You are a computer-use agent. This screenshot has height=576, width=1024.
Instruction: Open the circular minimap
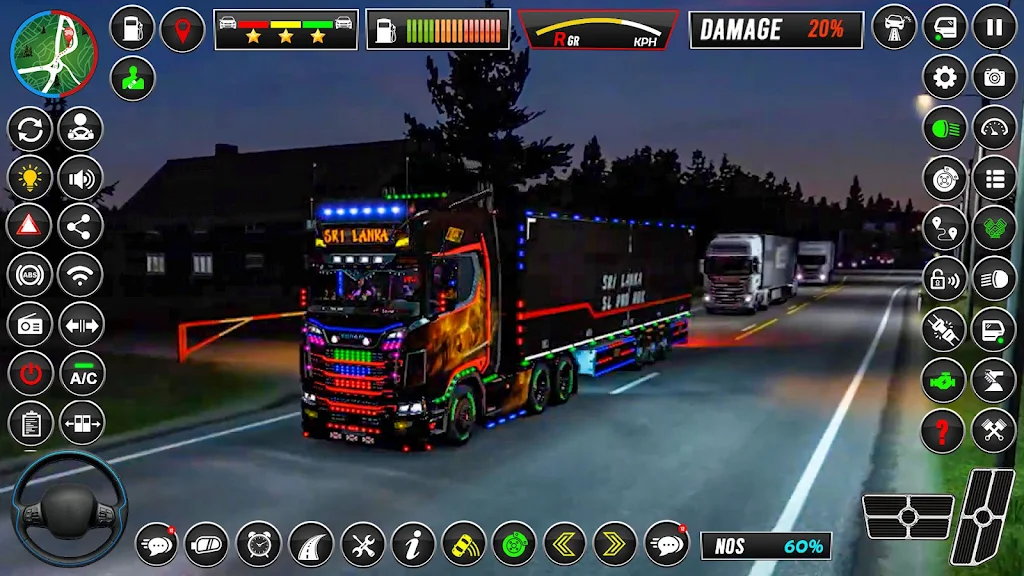pos(54,53)
